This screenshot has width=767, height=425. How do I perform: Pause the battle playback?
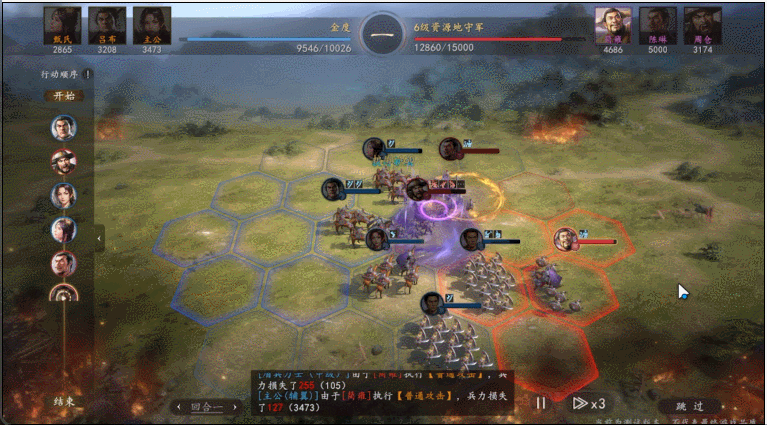coord(540,403)
